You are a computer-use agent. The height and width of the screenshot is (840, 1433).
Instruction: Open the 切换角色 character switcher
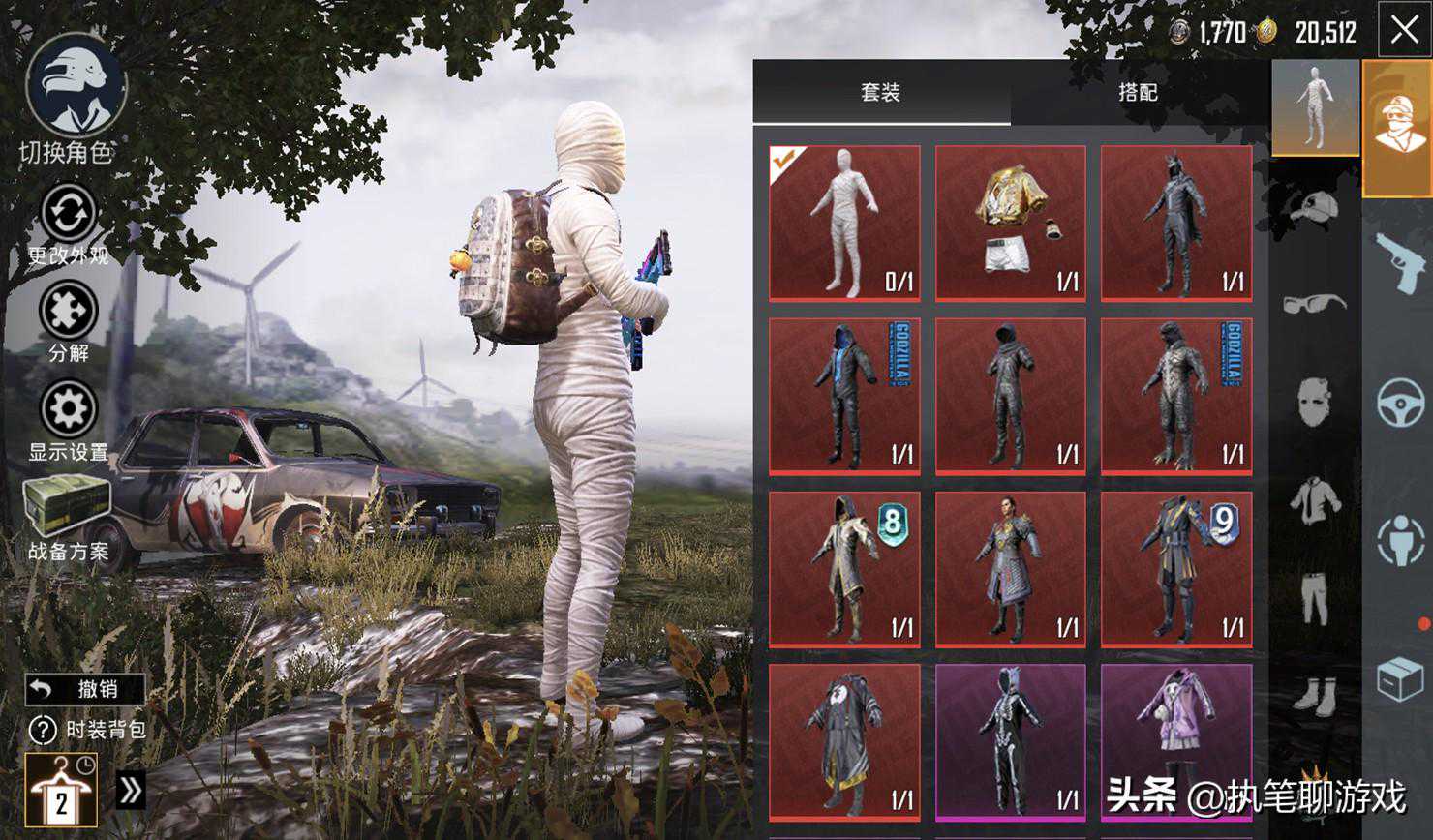pos(75,85)
